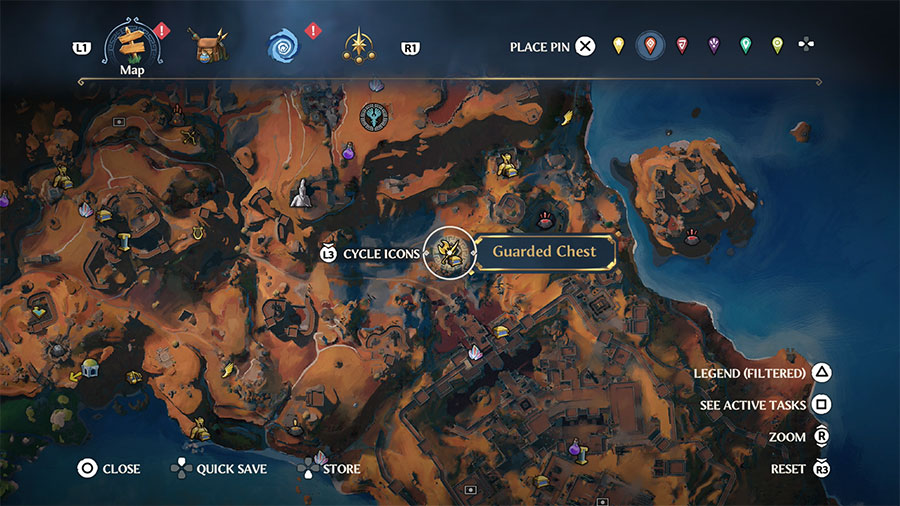900x506 pixels.
Task: Switch to the backpack inventory tab
Action: (209, 45)
